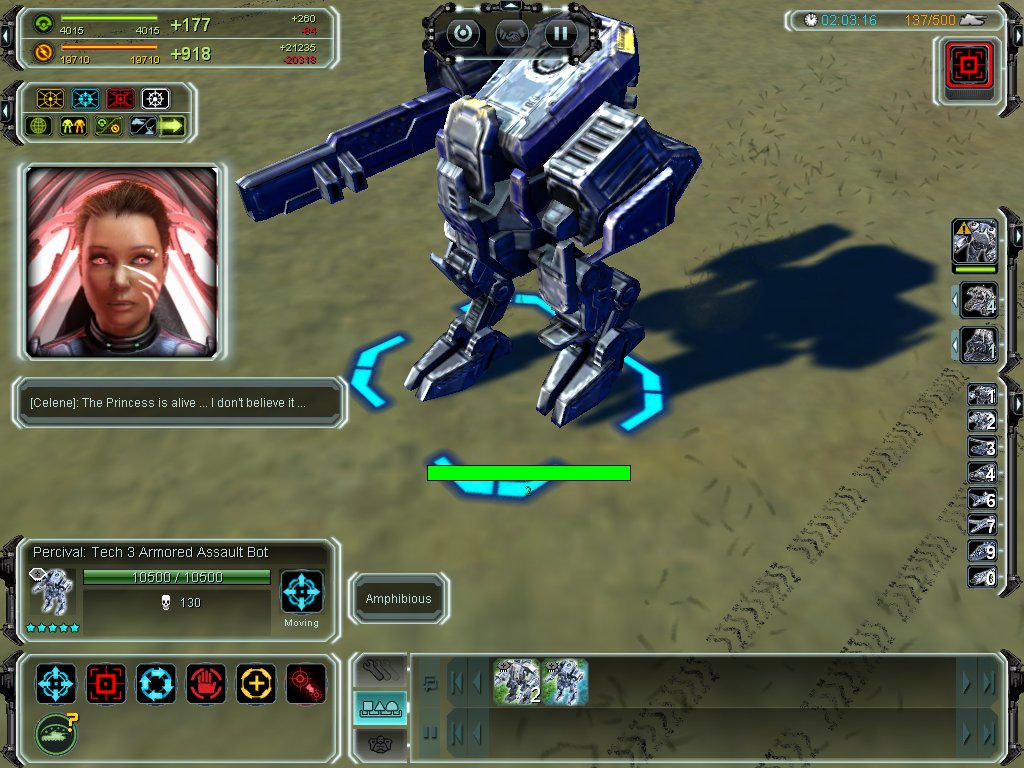This screenshot has height=768, width=1024.
Task: Enable the blue intel overlay filter
Action: click(85, 99)
